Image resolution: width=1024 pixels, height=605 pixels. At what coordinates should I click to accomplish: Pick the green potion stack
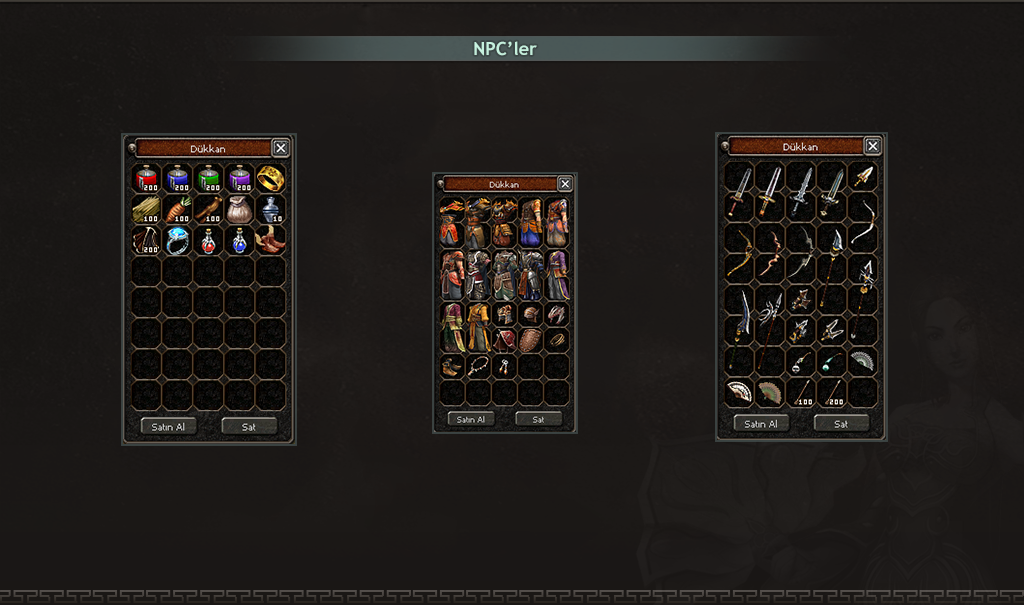(x=209, y=179)
